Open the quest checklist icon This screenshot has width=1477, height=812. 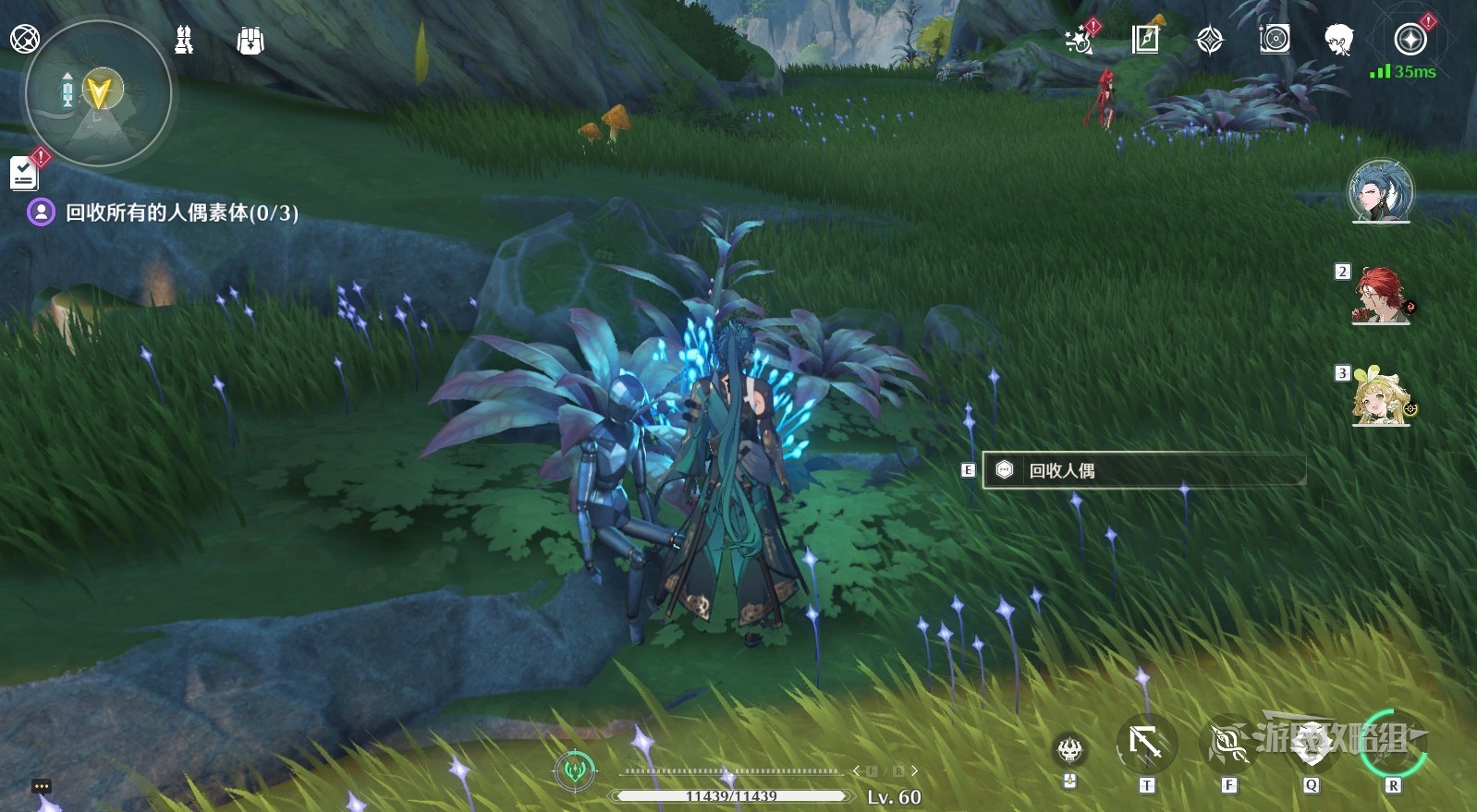(x=24, y=173)
